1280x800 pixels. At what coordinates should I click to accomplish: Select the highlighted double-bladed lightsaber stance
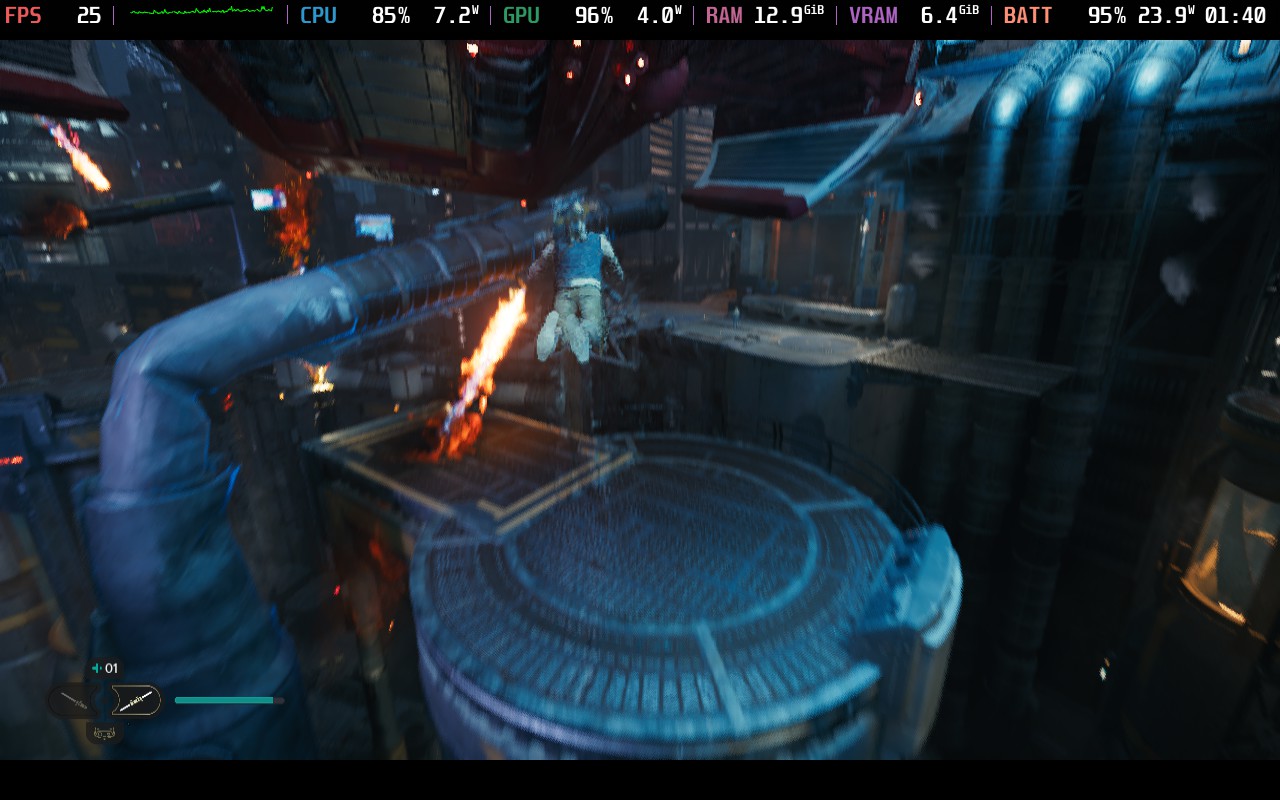136,700
